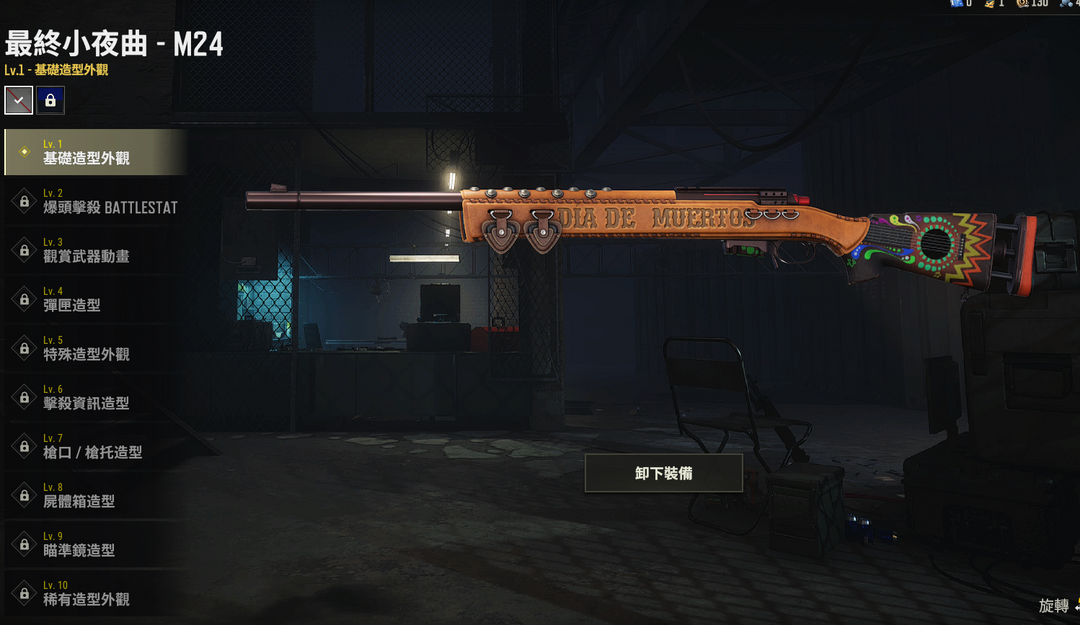Viewport: 1080px width, 625px height.
Task: Choose Lv. 5 特殊造型外觀
Action: click(95, 348)
